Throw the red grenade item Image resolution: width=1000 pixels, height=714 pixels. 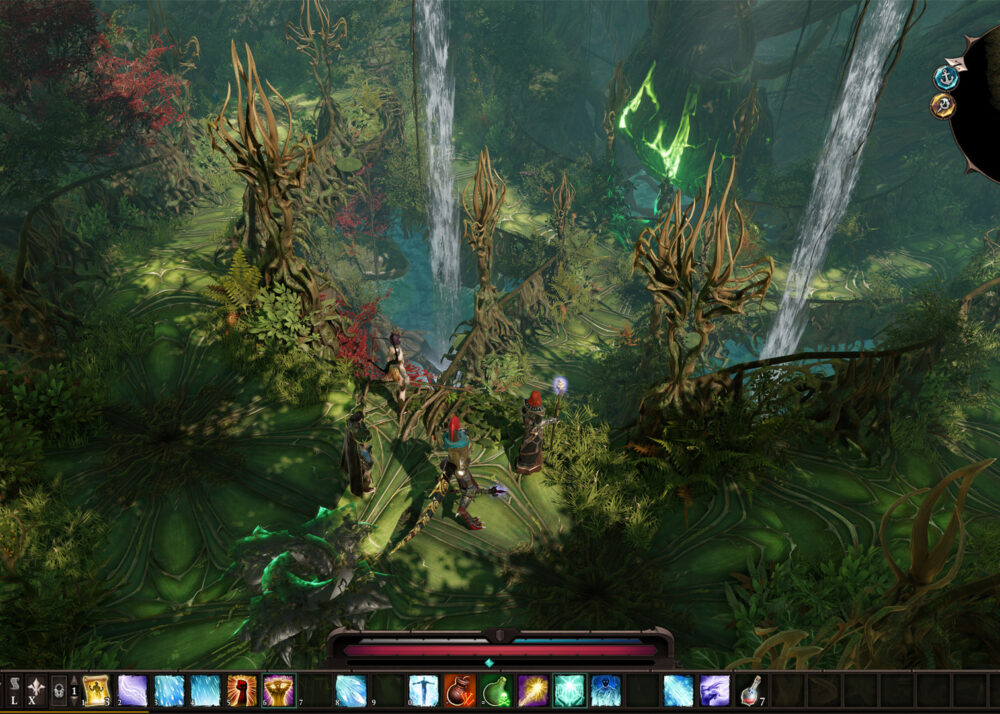[x=460, y=690]
